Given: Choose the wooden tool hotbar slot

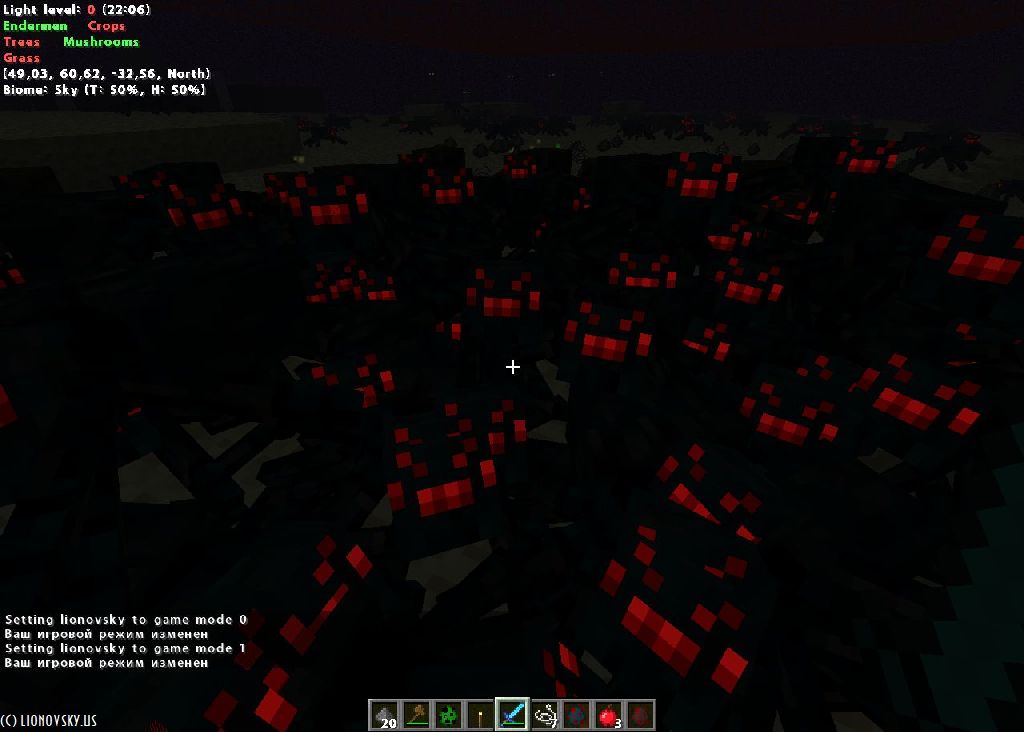Looking at the screenshot, I should [x=416, y=715].
